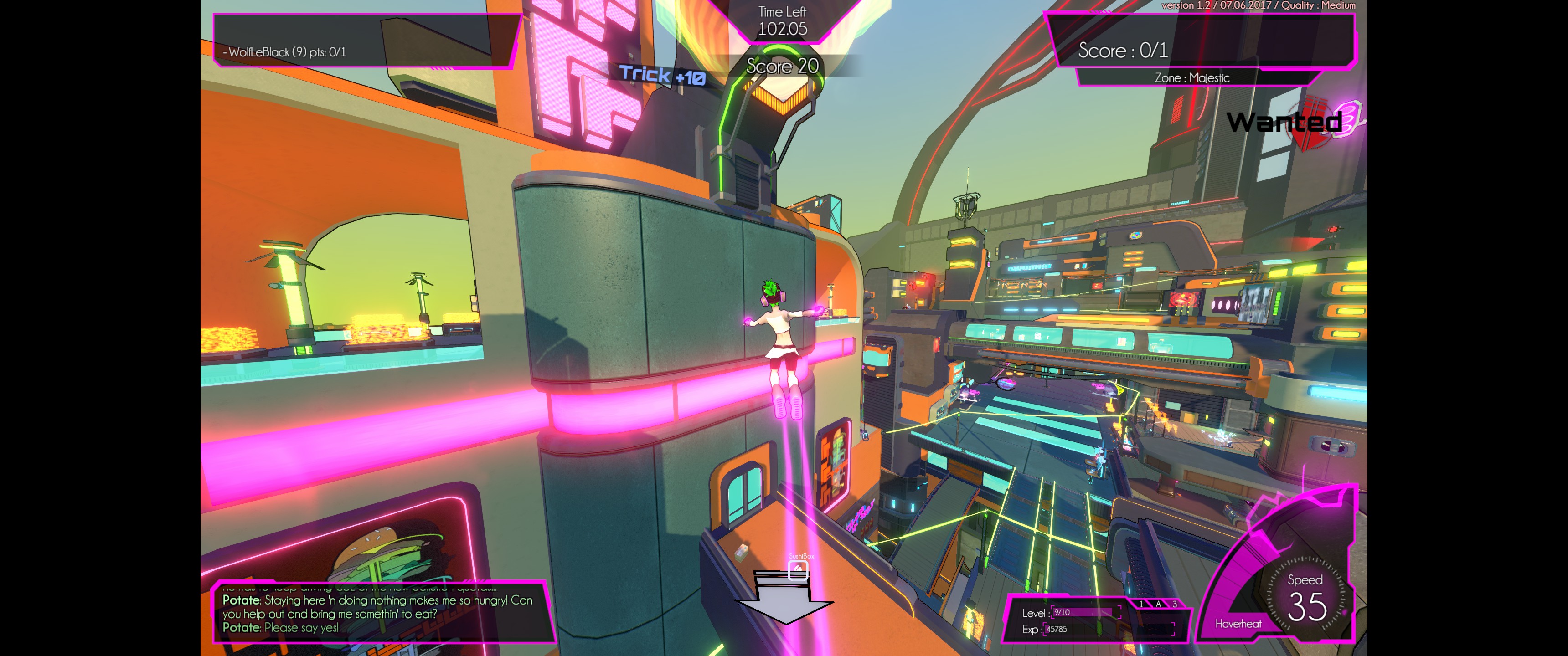Switch to tab 3 above the level panel
Viewport: 1568px width, 656px height.
tap(1175, 604)
